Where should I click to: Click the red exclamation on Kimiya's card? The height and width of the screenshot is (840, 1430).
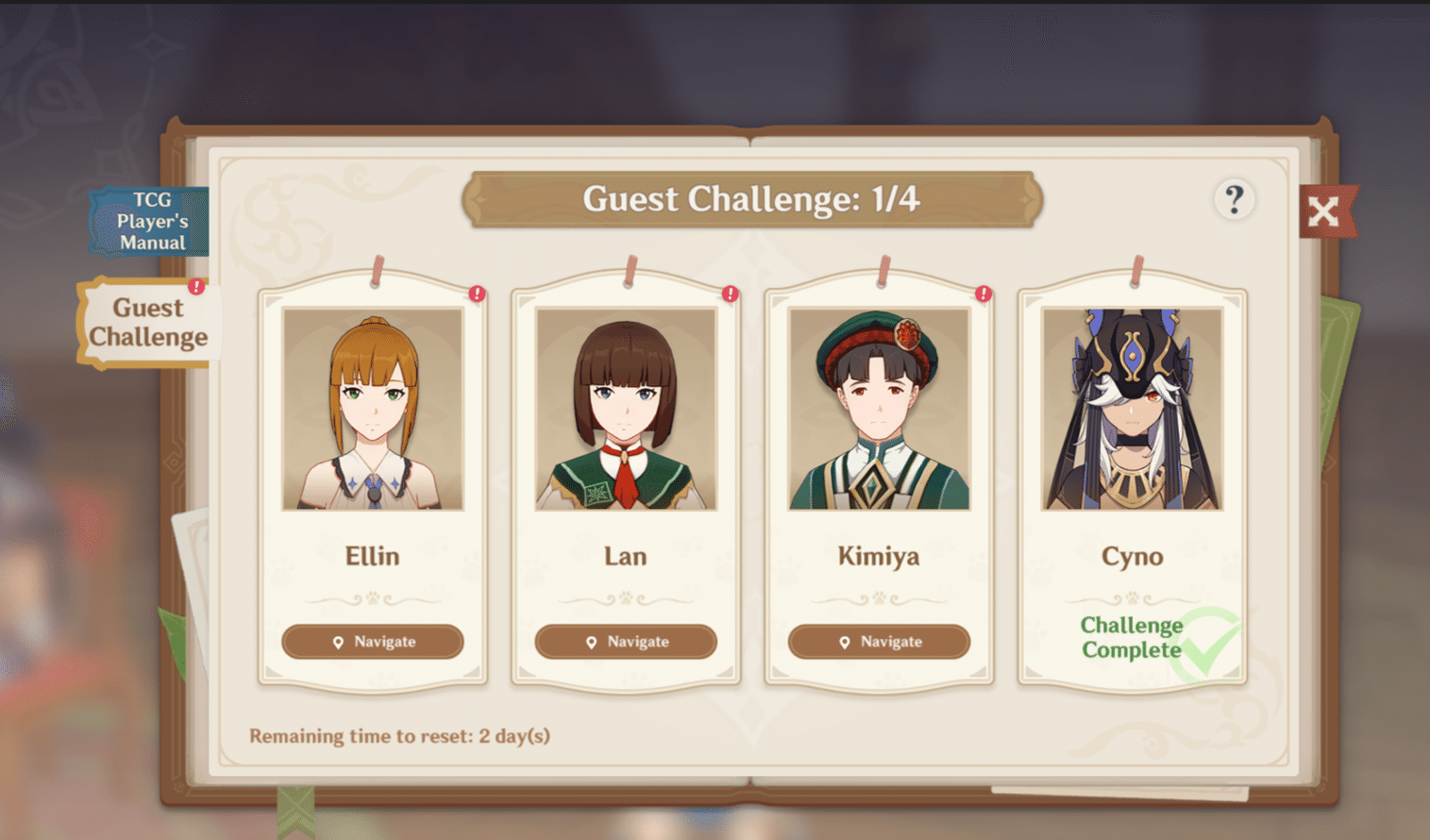tap(984, 294)
